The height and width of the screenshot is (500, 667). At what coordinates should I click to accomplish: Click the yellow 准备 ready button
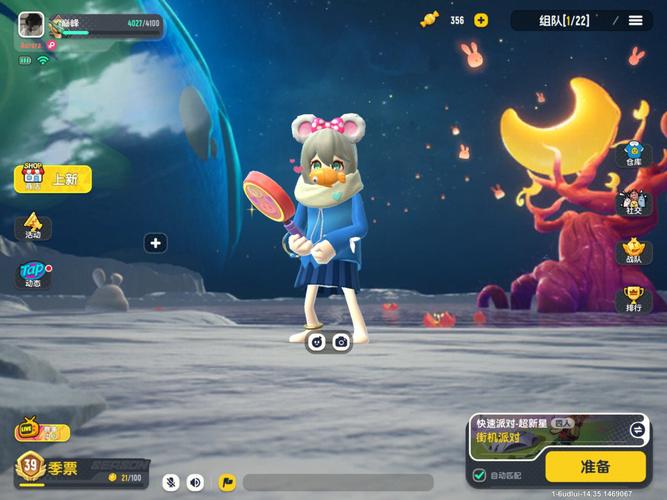[595, 466]
